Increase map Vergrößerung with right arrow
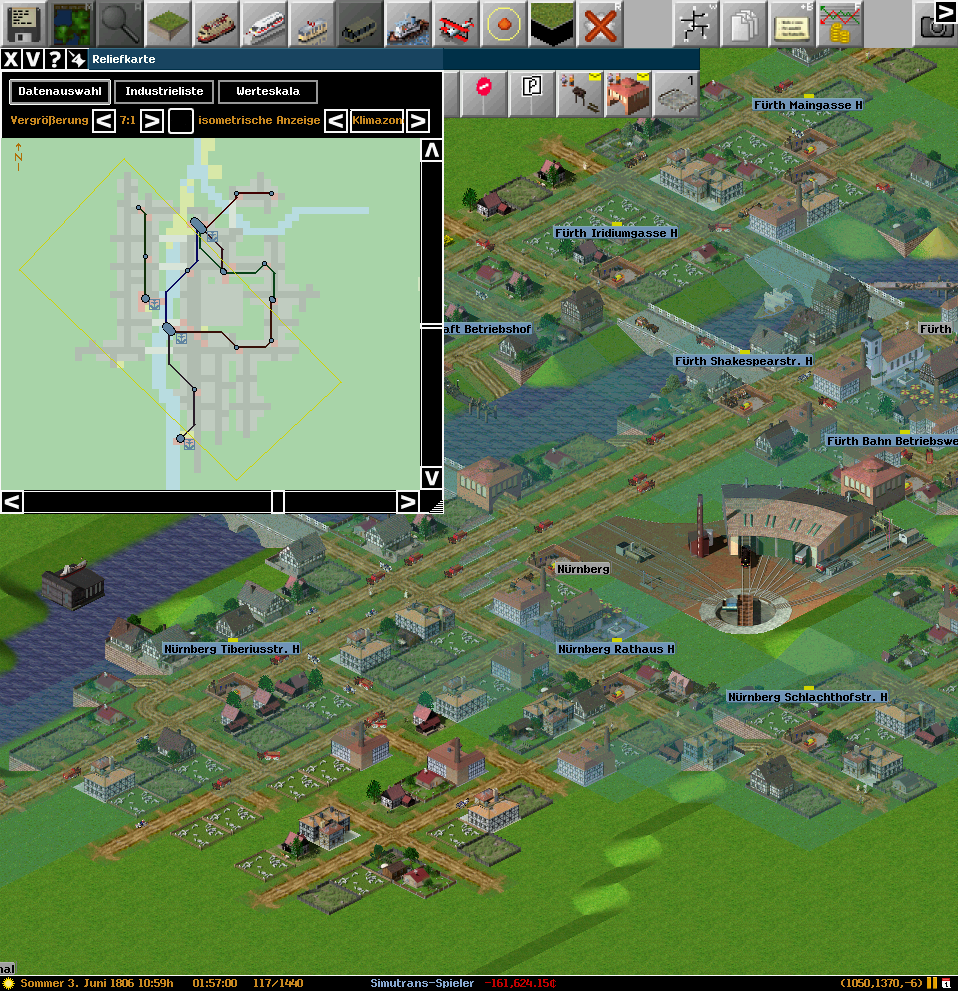This screenshot has height=991, width=958. pyautogui.click(x=151, y=121)
